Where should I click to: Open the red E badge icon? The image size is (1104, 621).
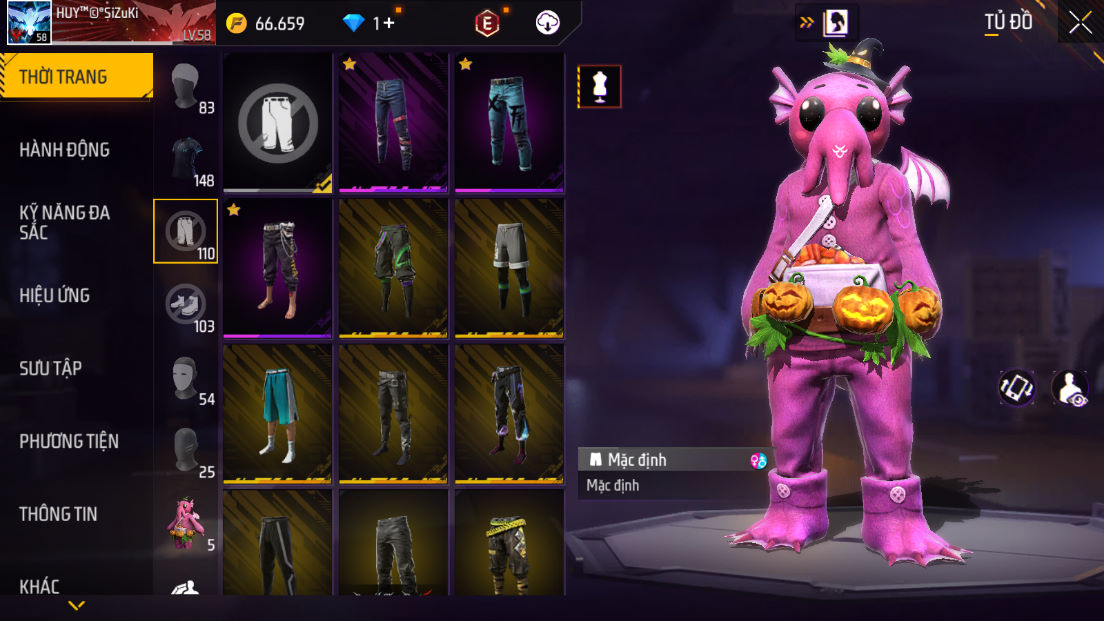pos(486,23)
